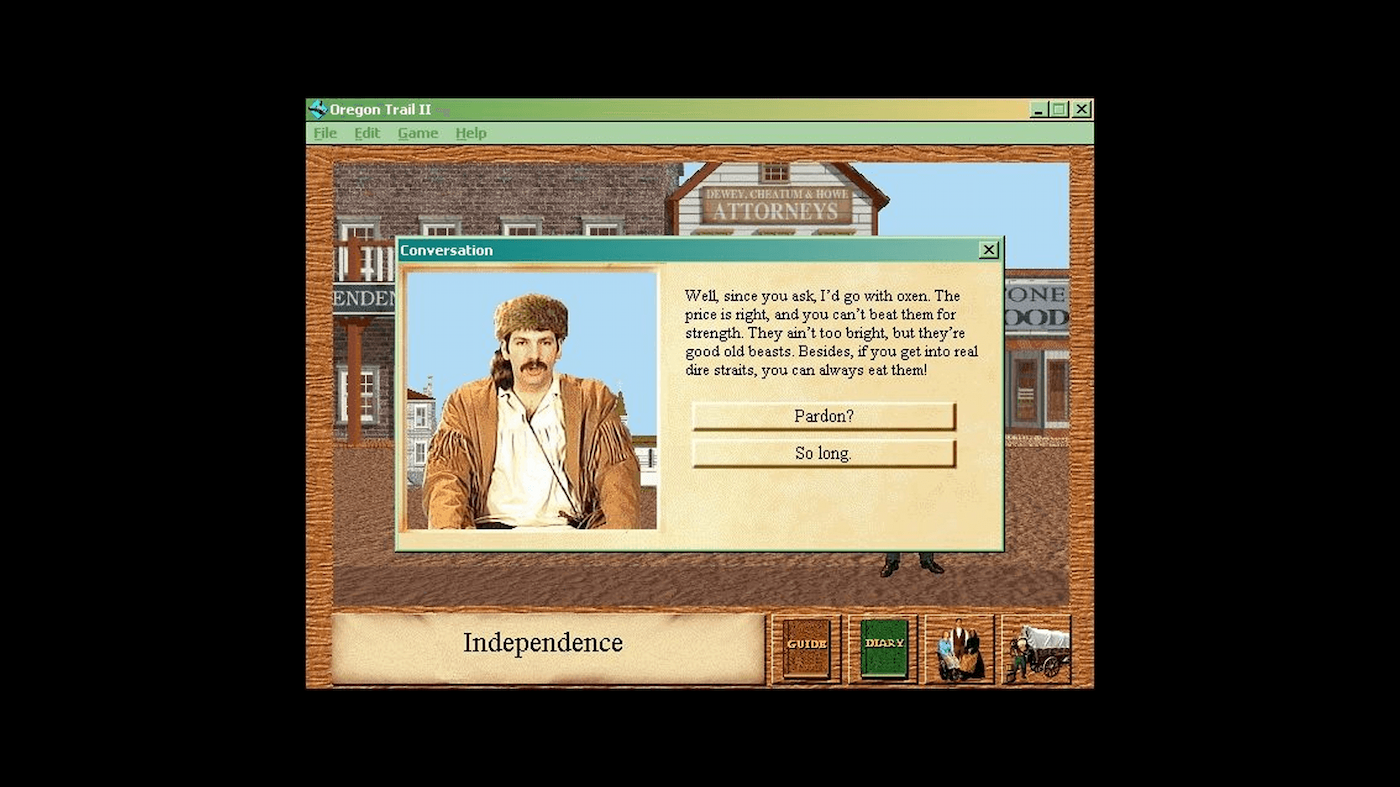Open the Help menu
The height and width of the screenshot is (787, 1400).
point(470,132)
